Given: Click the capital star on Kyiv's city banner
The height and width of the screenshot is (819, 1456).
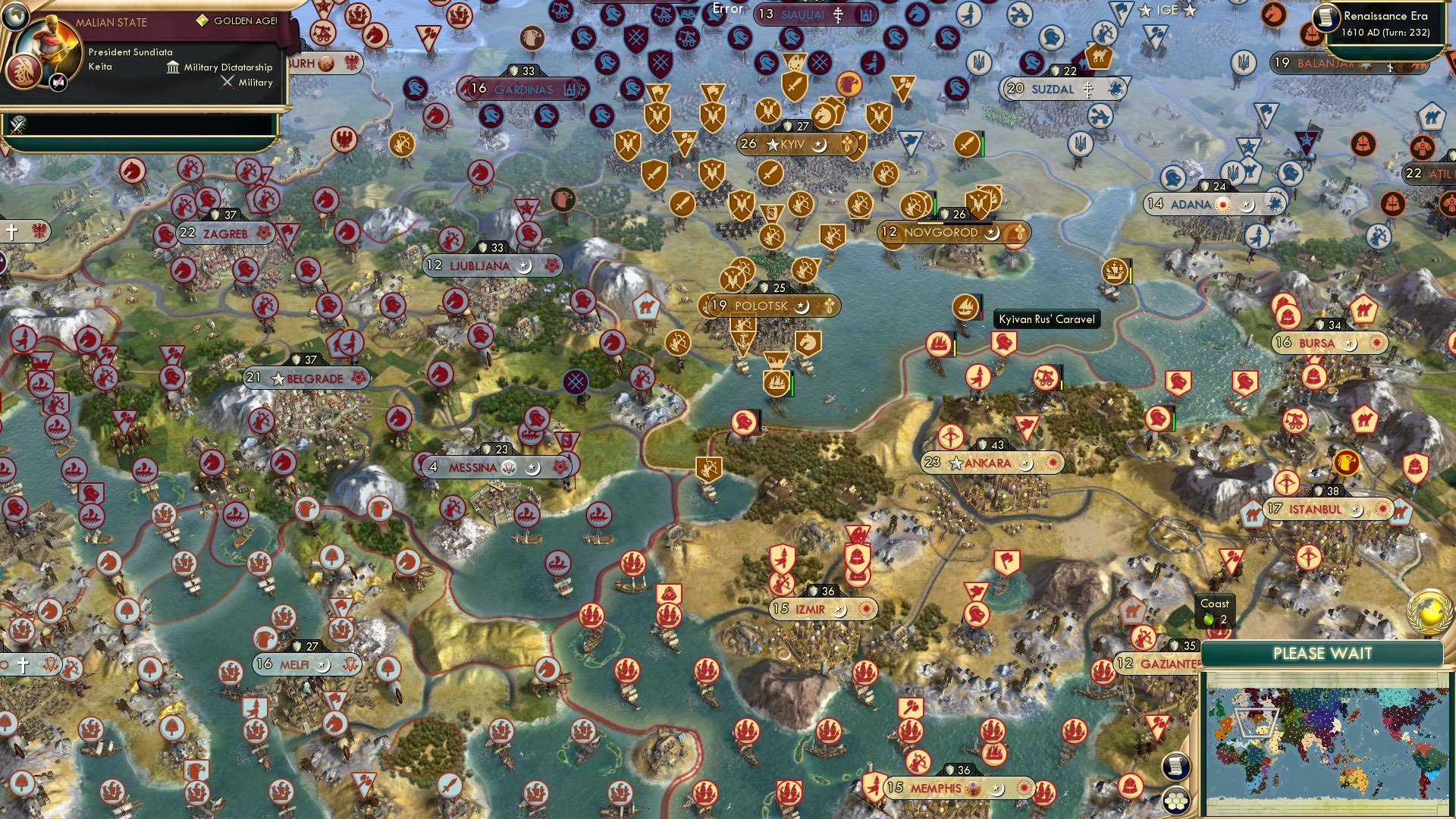Looking at the screenshot, I should 771,144.
